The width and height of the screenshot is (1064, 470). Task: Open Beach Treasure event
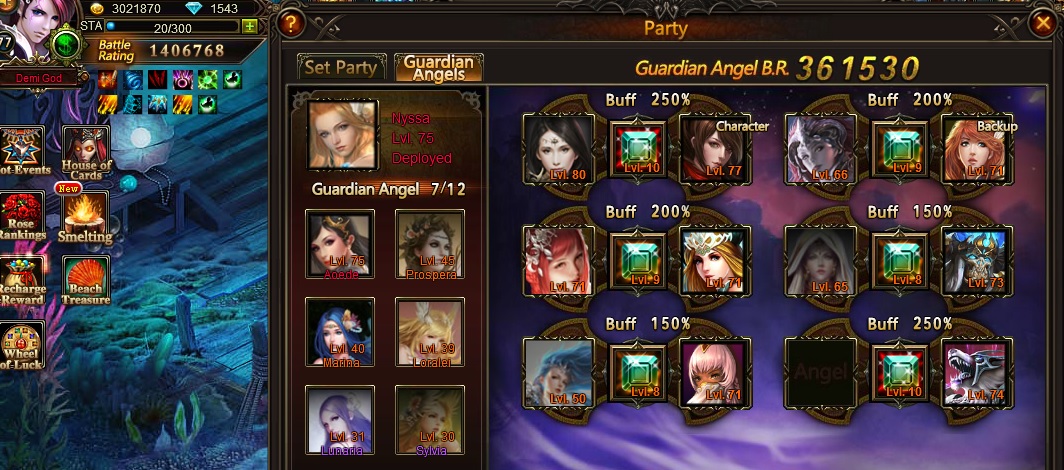pyautogui.click(x=86, y=282)
